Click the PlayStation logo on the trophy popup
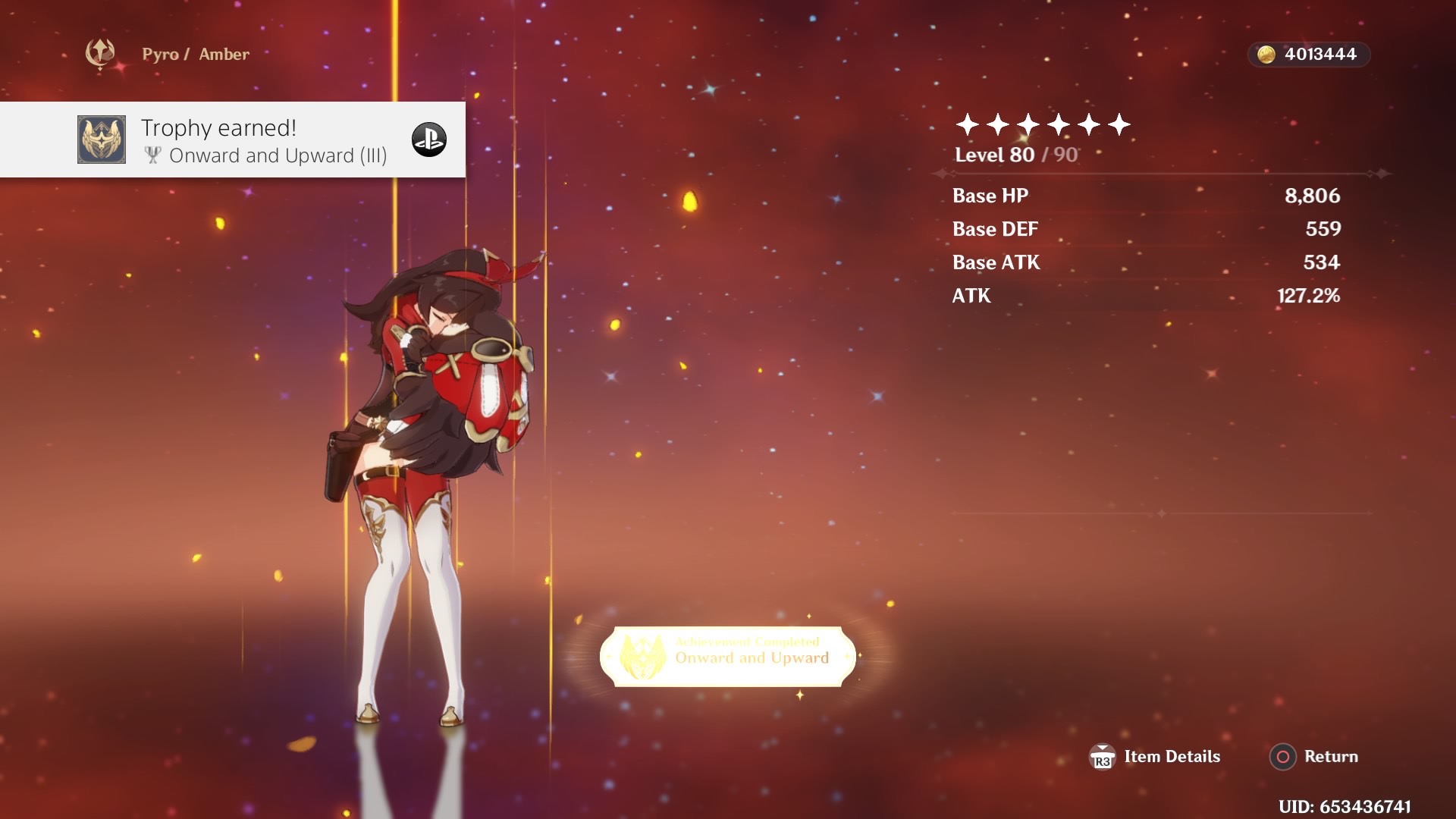The width and height of the screenshot is (1456, 819). [x=431, y=140]
